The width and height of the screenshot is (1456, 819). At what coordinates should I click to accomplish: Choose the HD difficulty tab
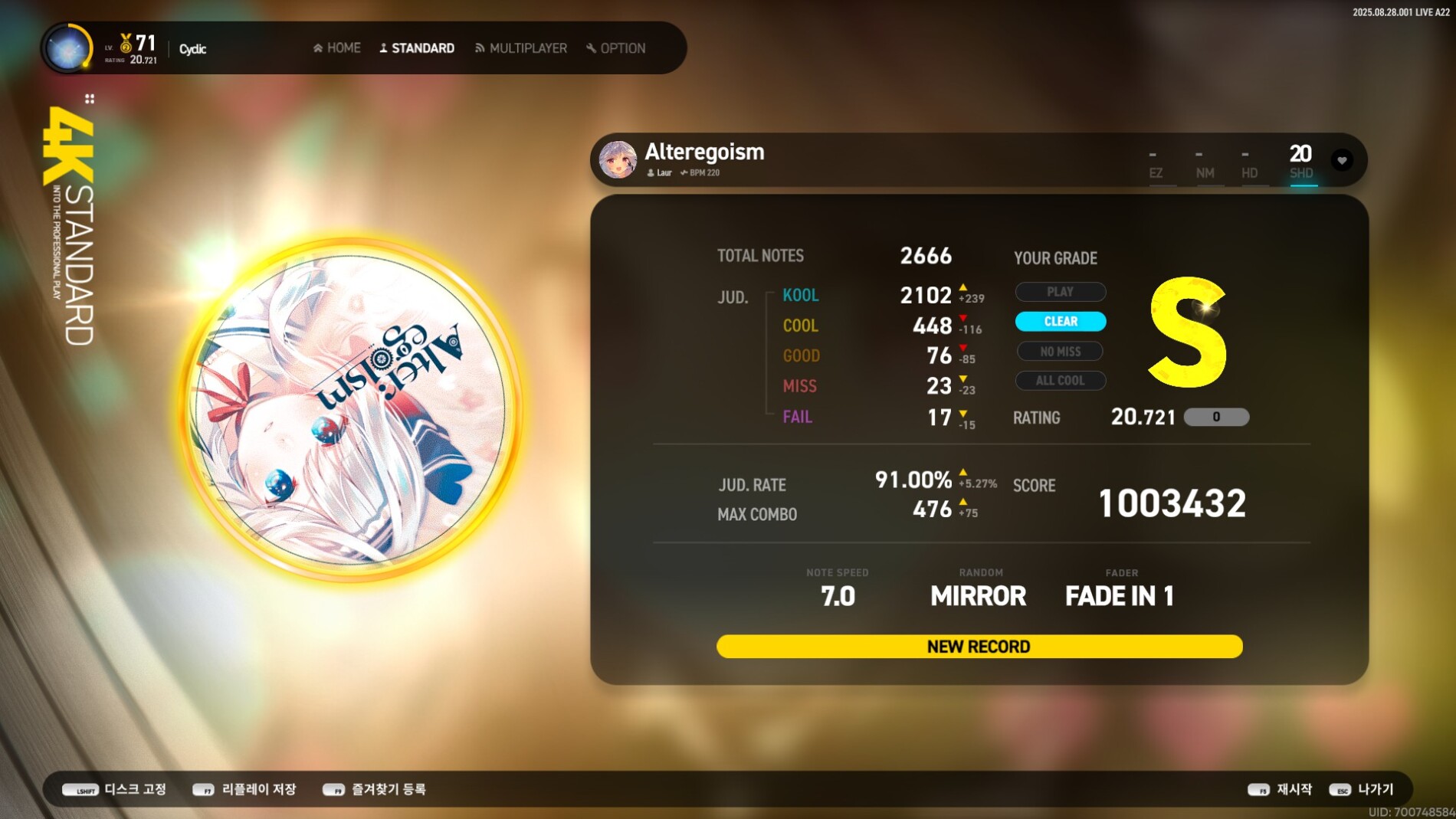tap(1249, 164)
